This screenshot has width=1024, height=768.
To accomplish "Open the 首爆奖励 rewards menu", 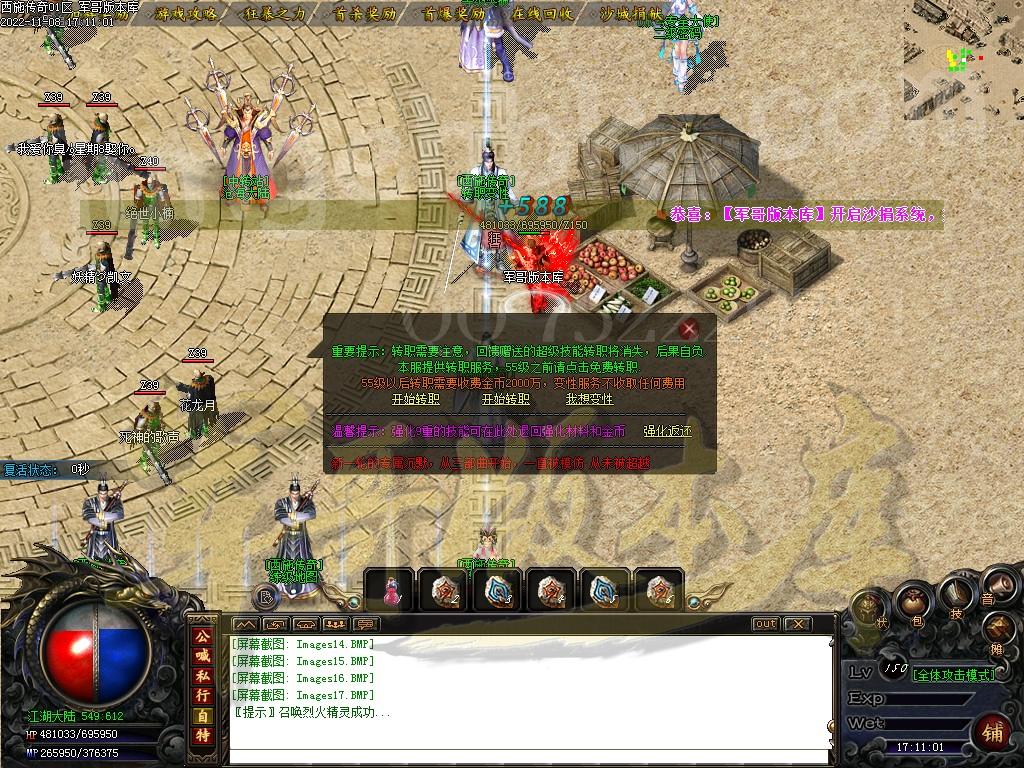I will [453, 14].
